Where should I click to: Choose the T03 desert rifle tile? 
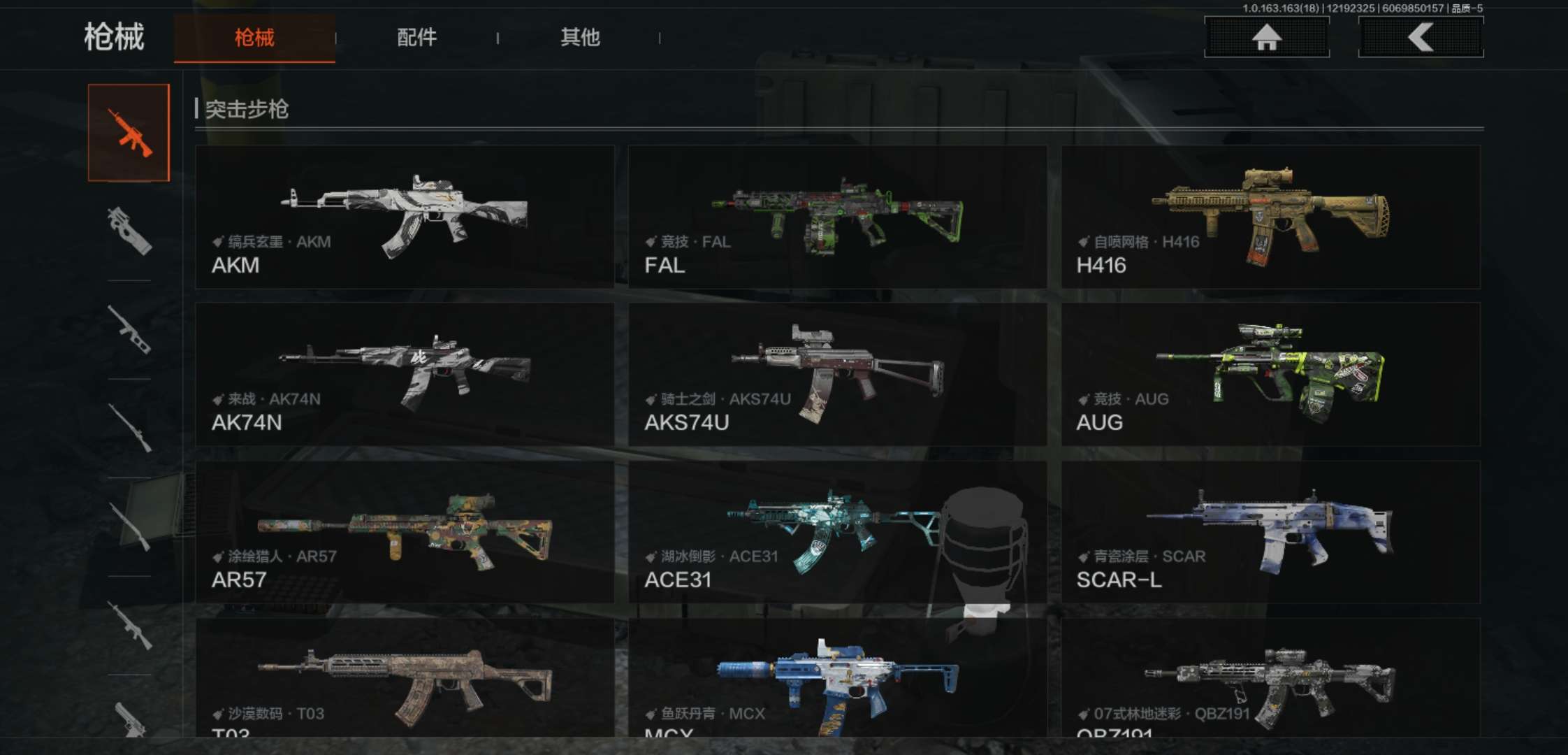(405, 678)
